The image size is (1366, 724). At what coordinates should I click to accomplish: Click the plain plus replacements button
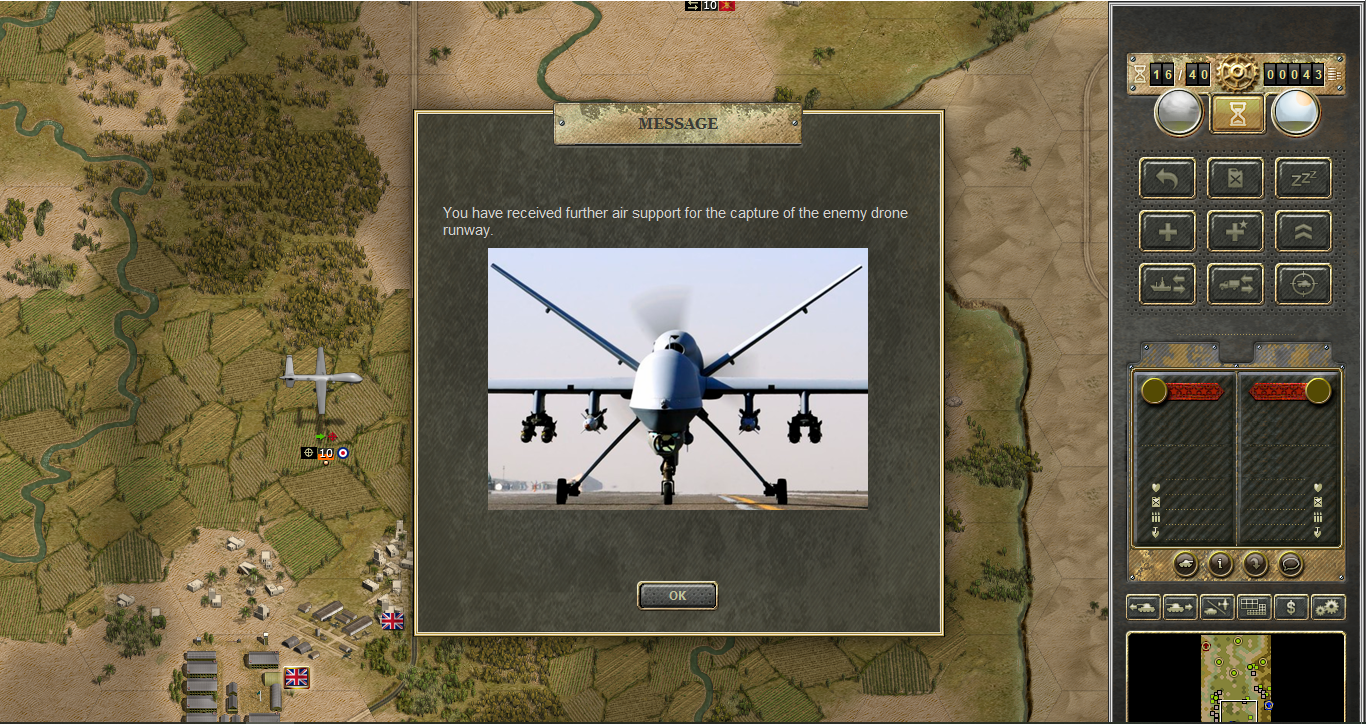pos(1167,231)
